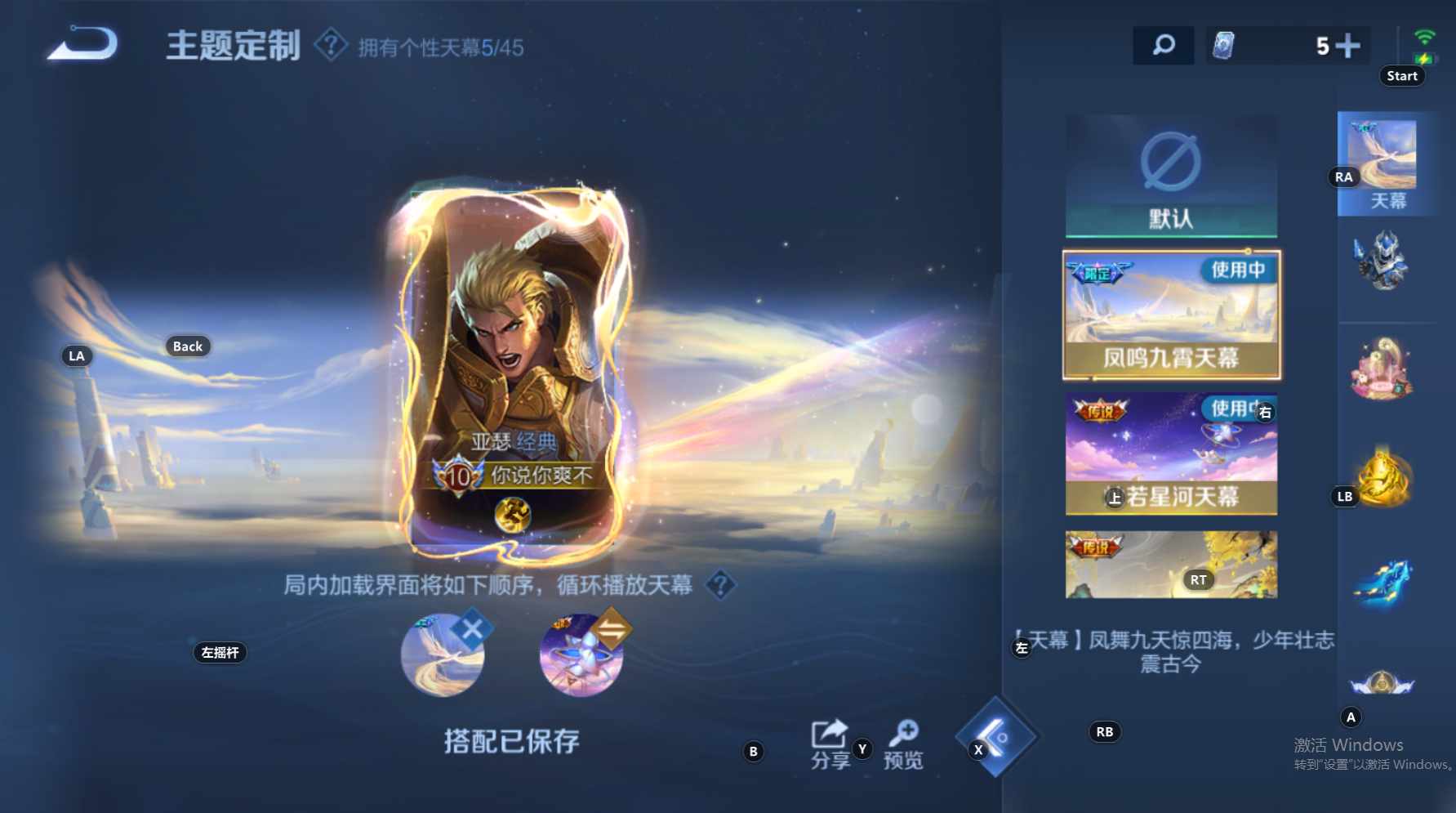Remove first canopy using the blue X toggle
The height and width of the screenshot is (813, 1456).
coord(472,626)
